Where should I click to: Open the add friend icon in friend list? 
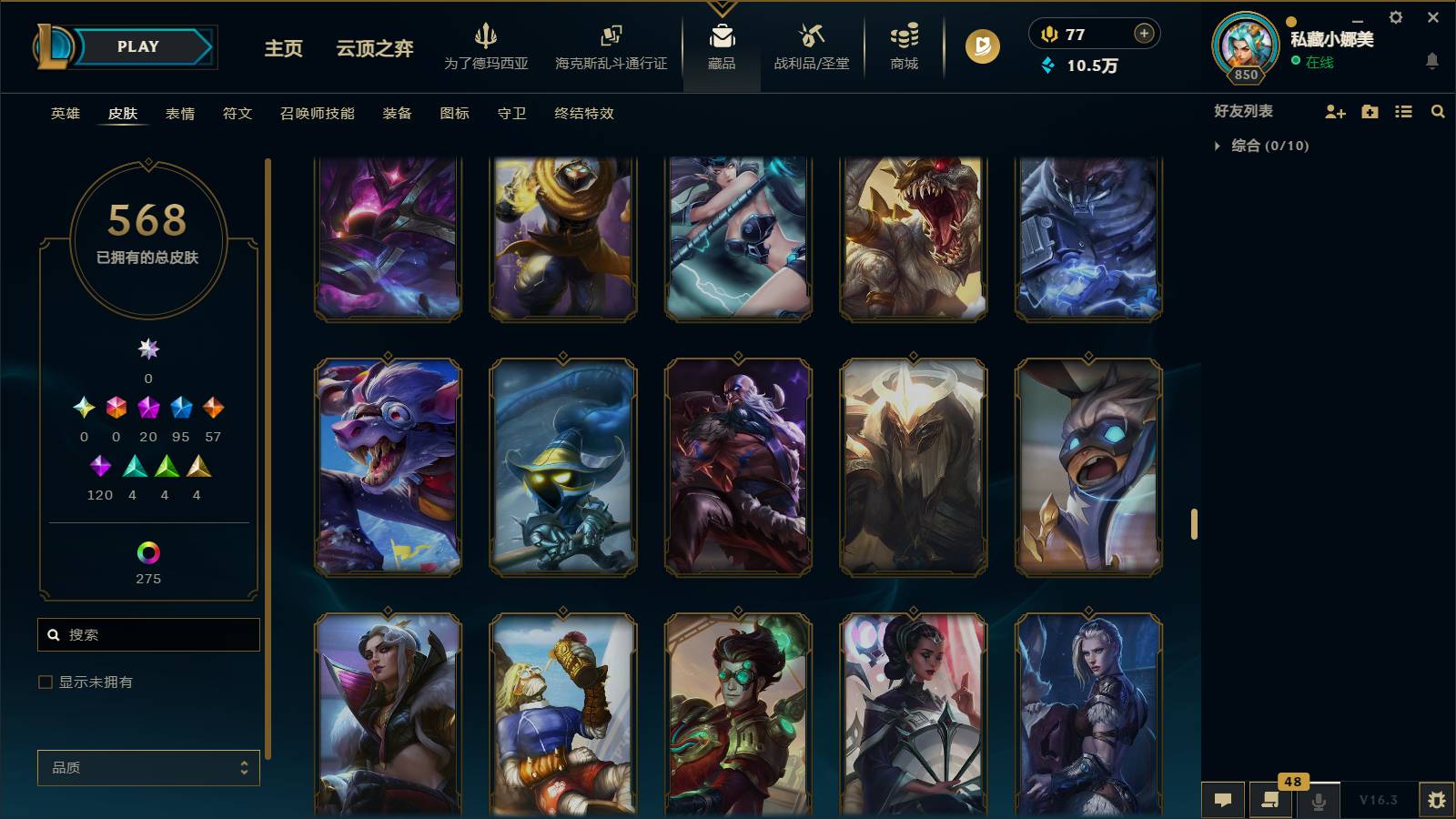pyautogui.click(x=1335, y=111)
